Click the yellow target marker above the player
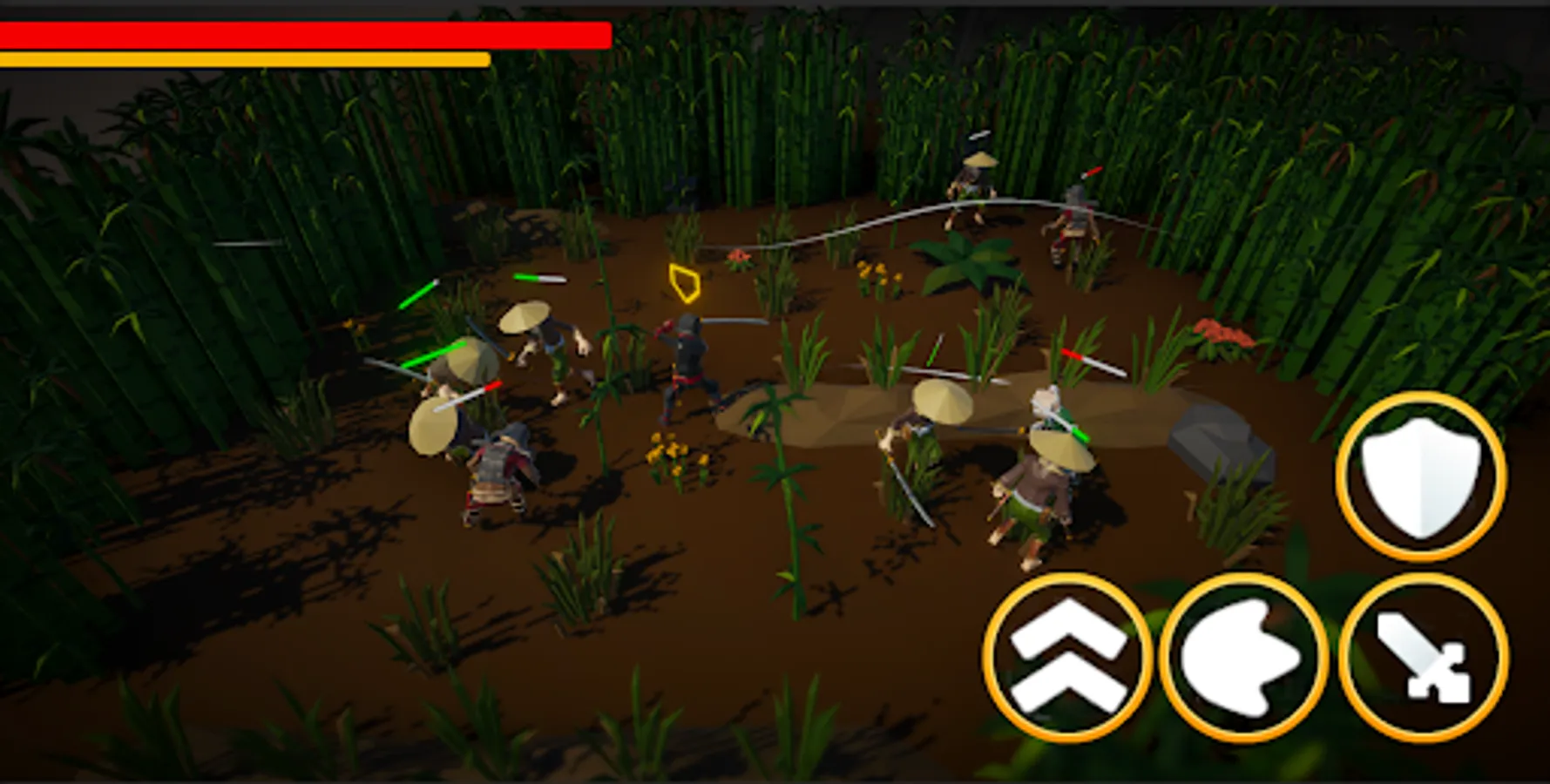 click(x=685, y=281)
